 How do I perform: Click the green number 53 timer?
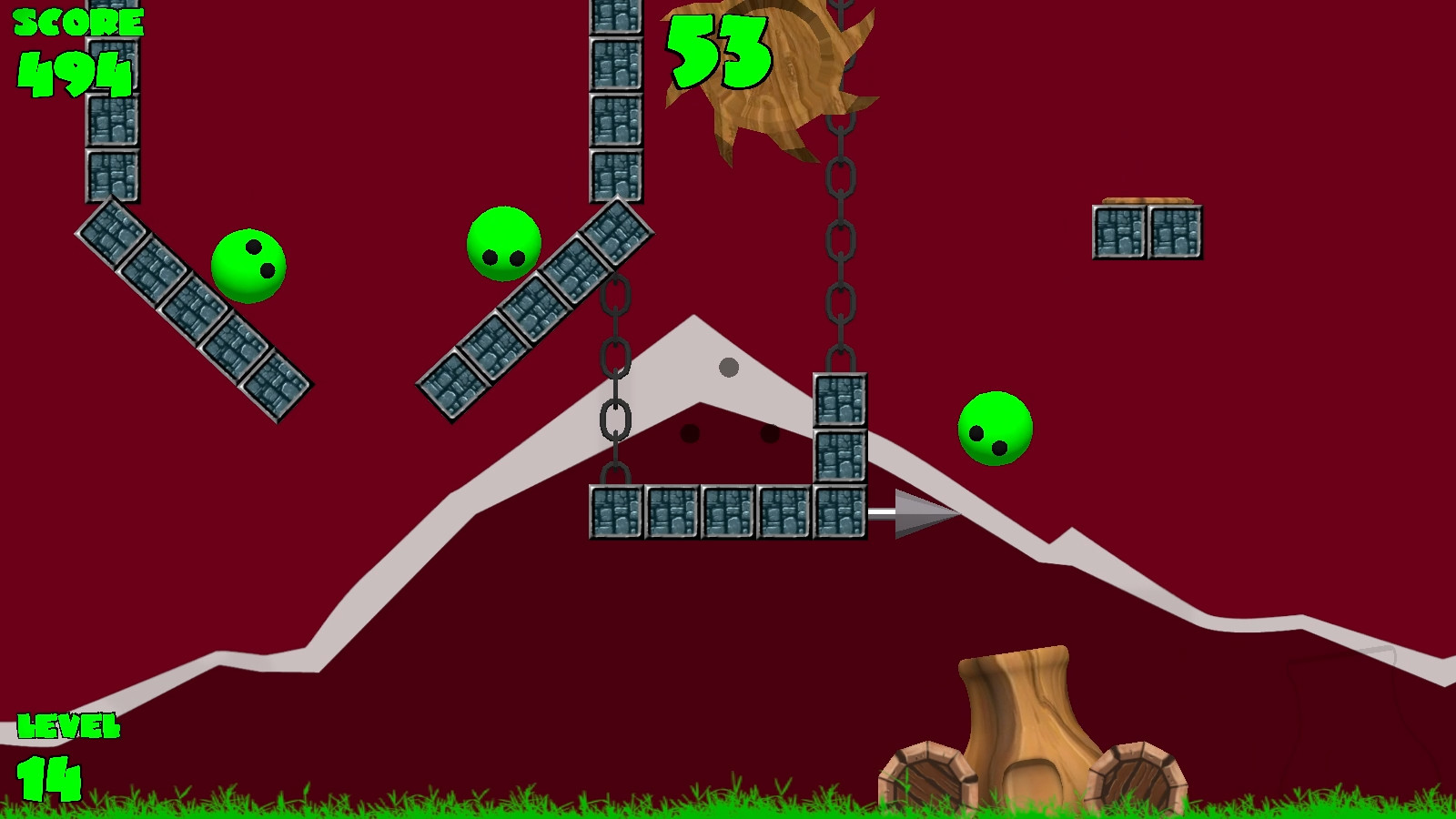(x=719, y=50)
